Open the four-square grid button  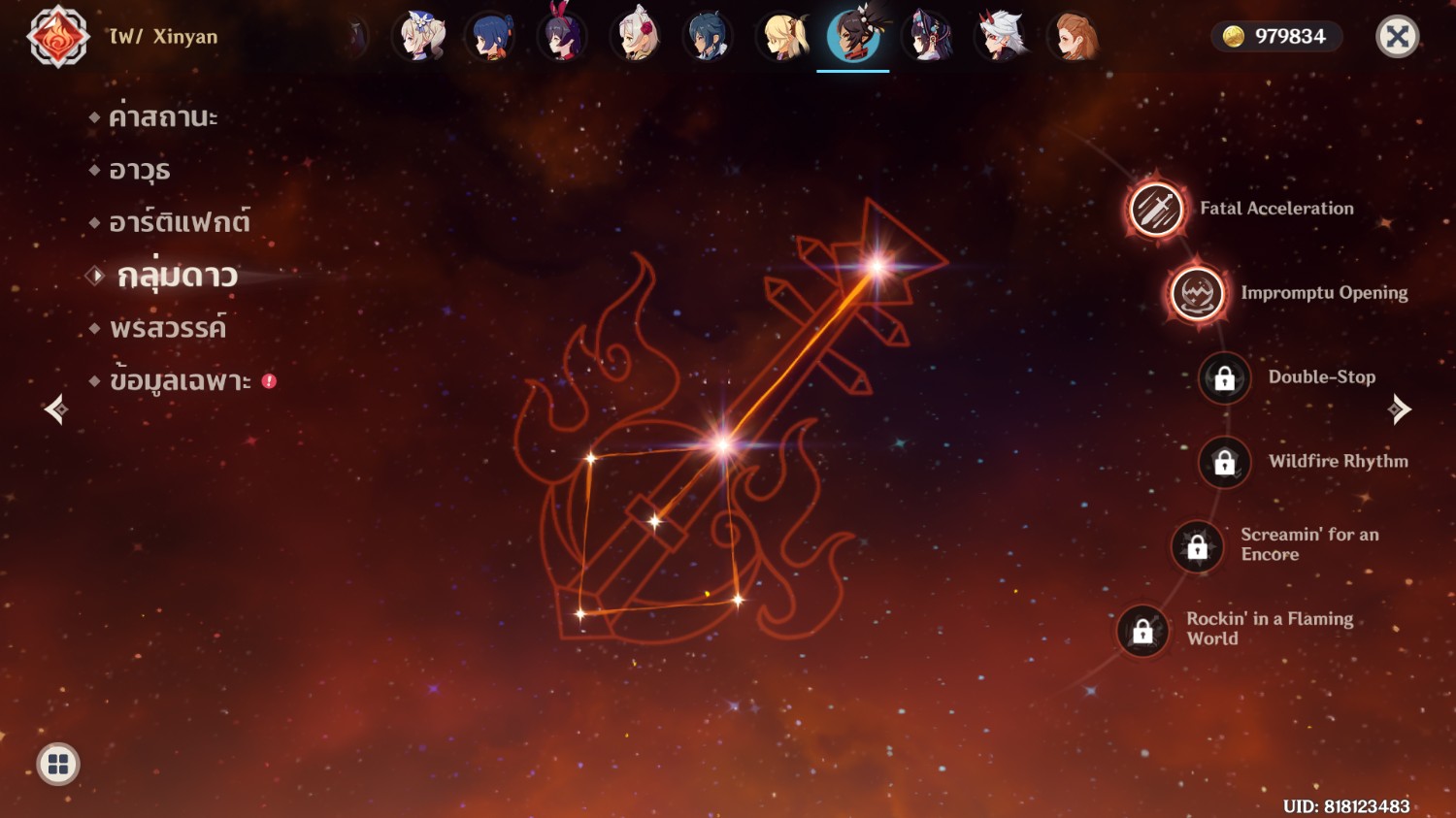point(58,765)
